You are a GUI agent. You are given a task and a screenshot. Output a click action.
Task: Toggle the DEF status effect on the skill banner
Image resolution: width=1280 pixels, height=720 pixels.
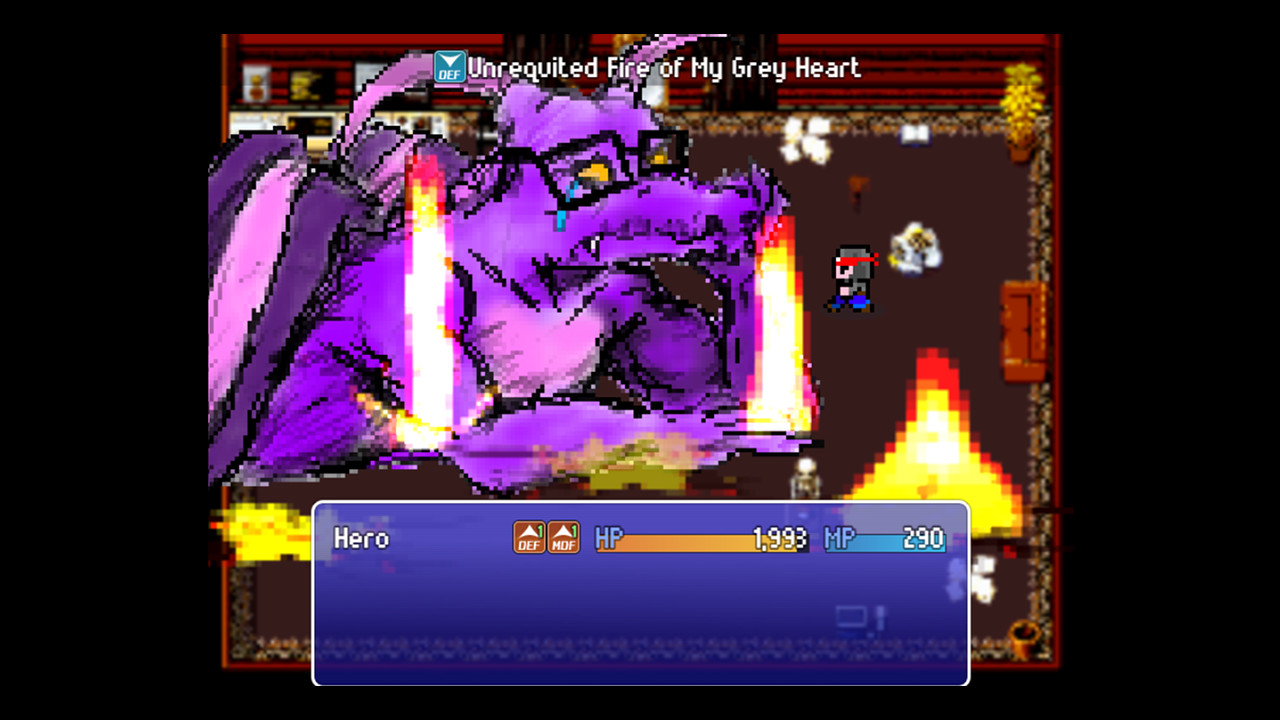tap(449, 69)
